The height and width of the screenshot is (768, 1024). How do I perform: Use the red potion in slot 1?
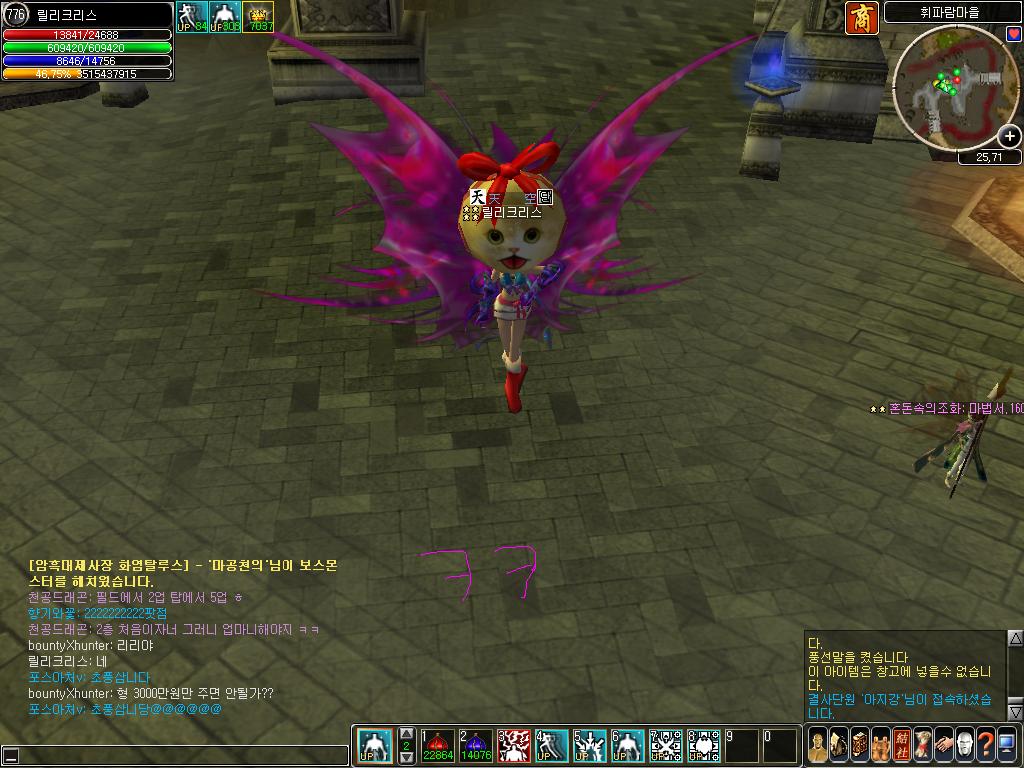(x=437, y=746)
